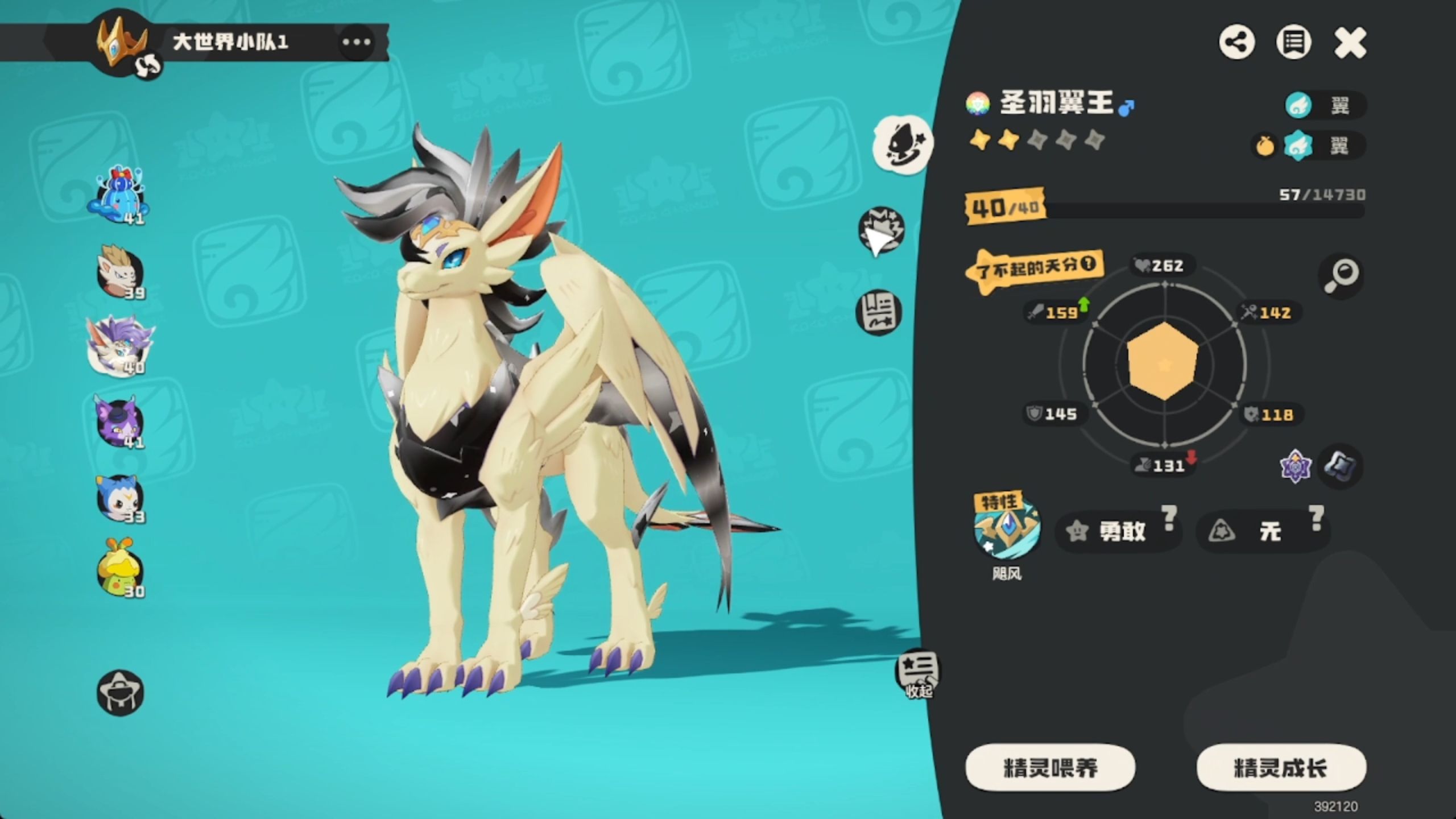Close the spirit detail panel
This screenshot has height=819, width=1456.
(x=1350, y=43)
